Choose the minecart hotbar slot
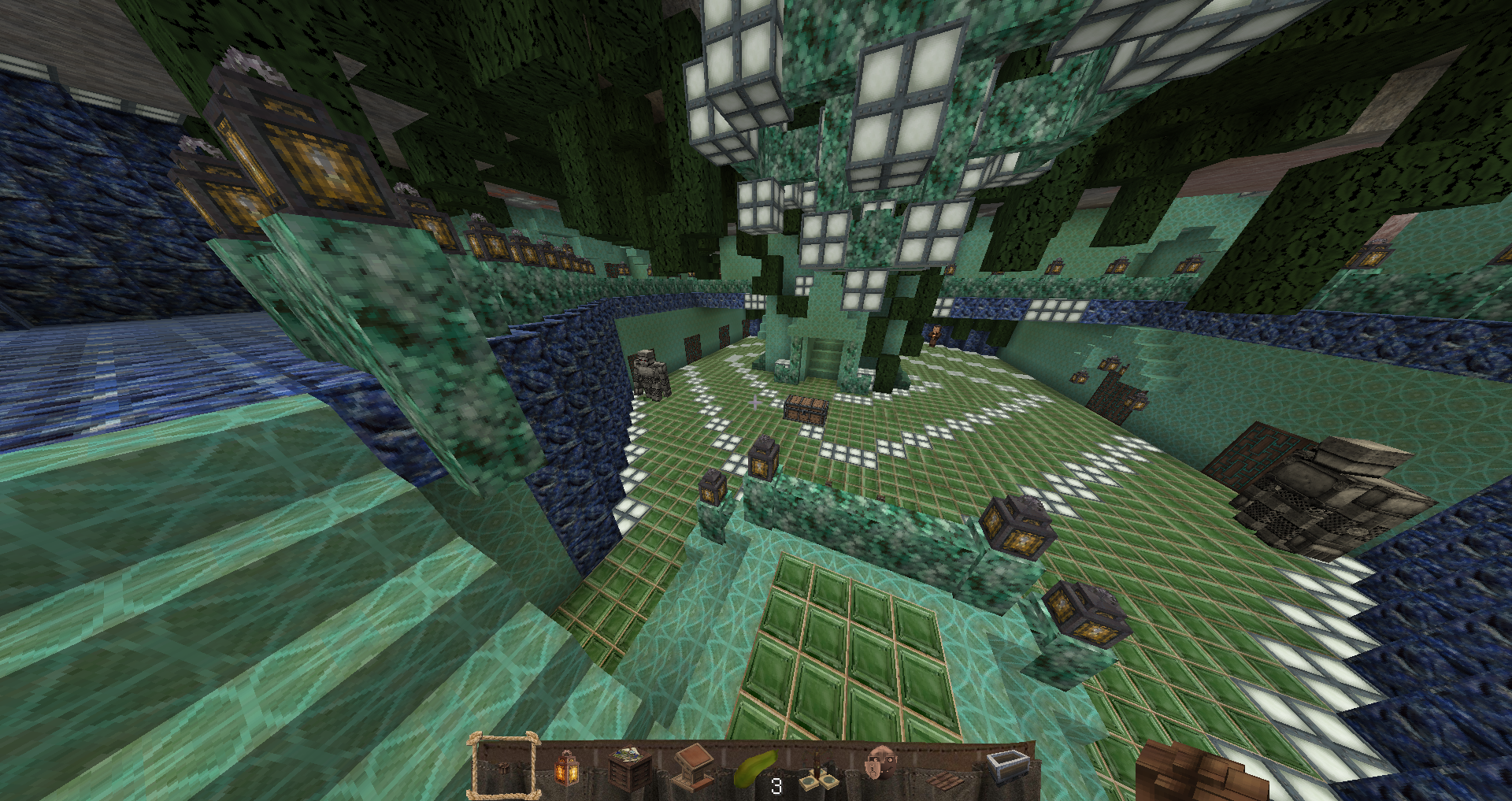Screen dimensions: 1512x801 point(1007,766)
